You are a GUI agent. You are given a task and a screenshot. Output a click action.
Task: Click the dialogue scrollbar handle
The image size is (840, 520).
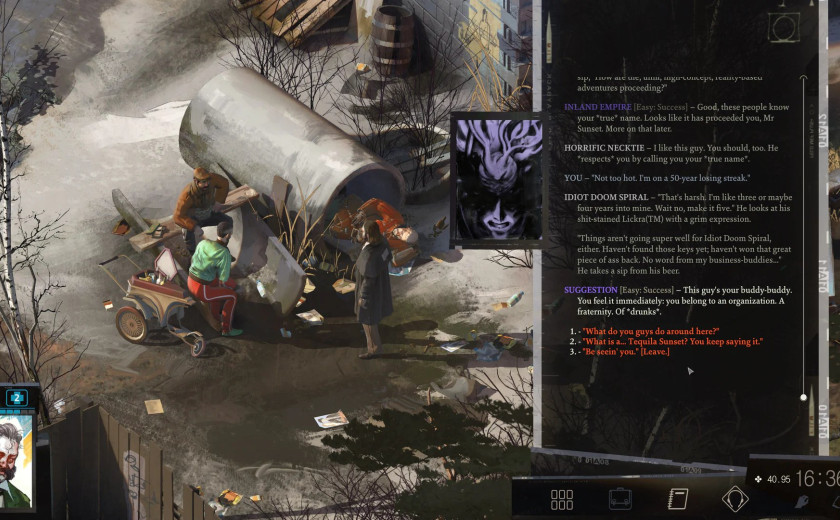coord(802,397)
